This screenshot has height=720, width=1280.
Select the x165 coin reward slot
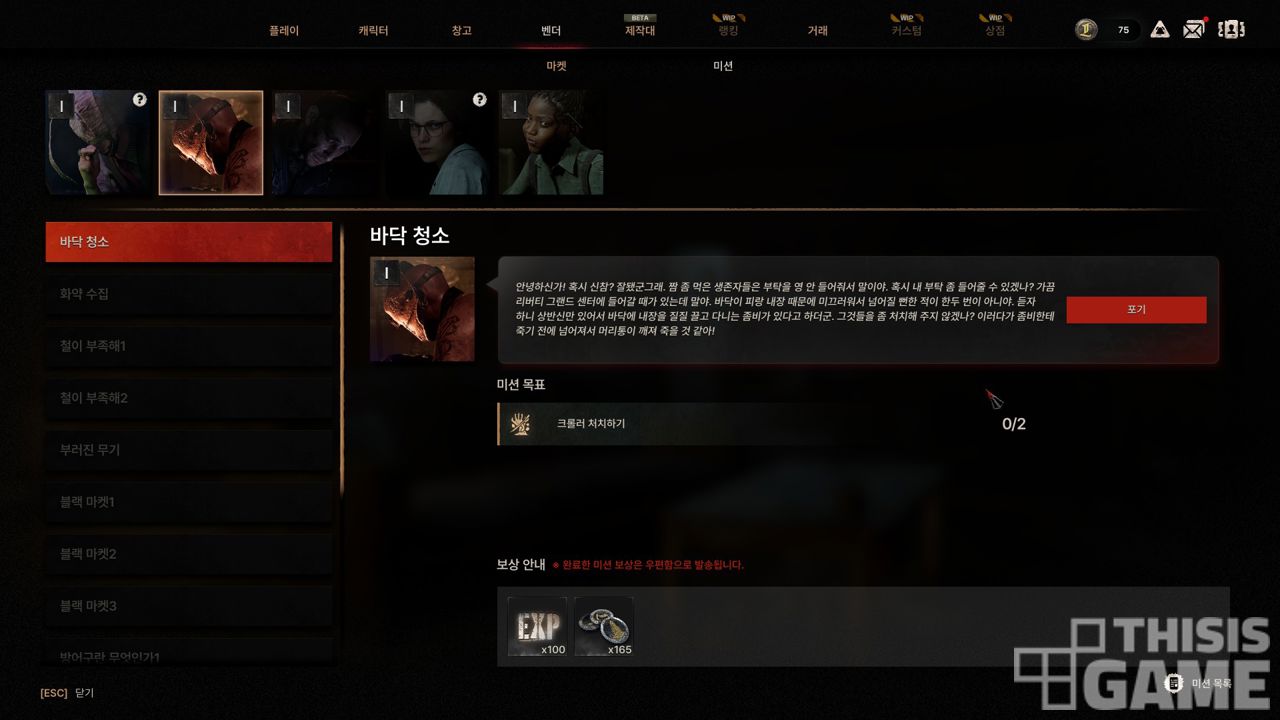[604, 627]
